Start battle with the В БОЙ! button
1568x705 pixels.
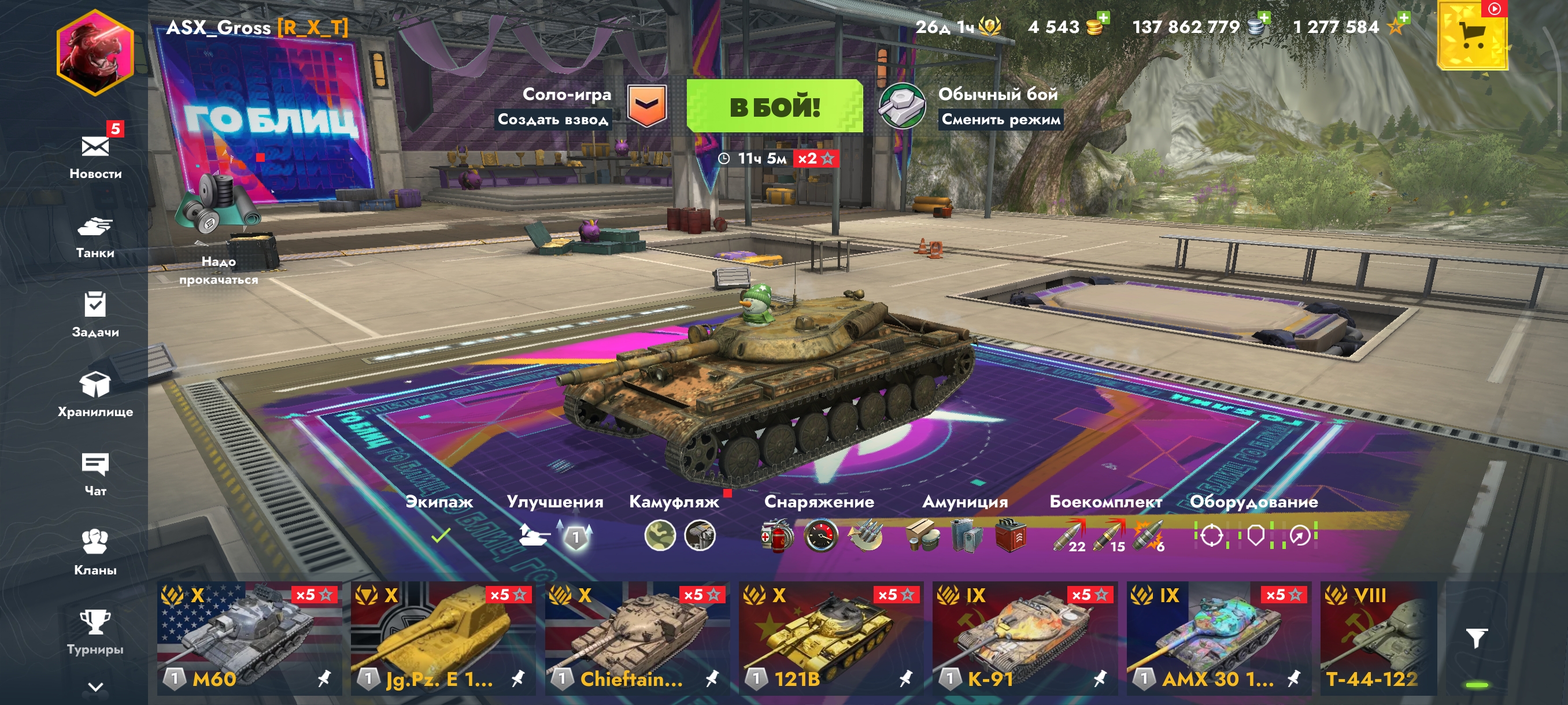click(774, 106)
